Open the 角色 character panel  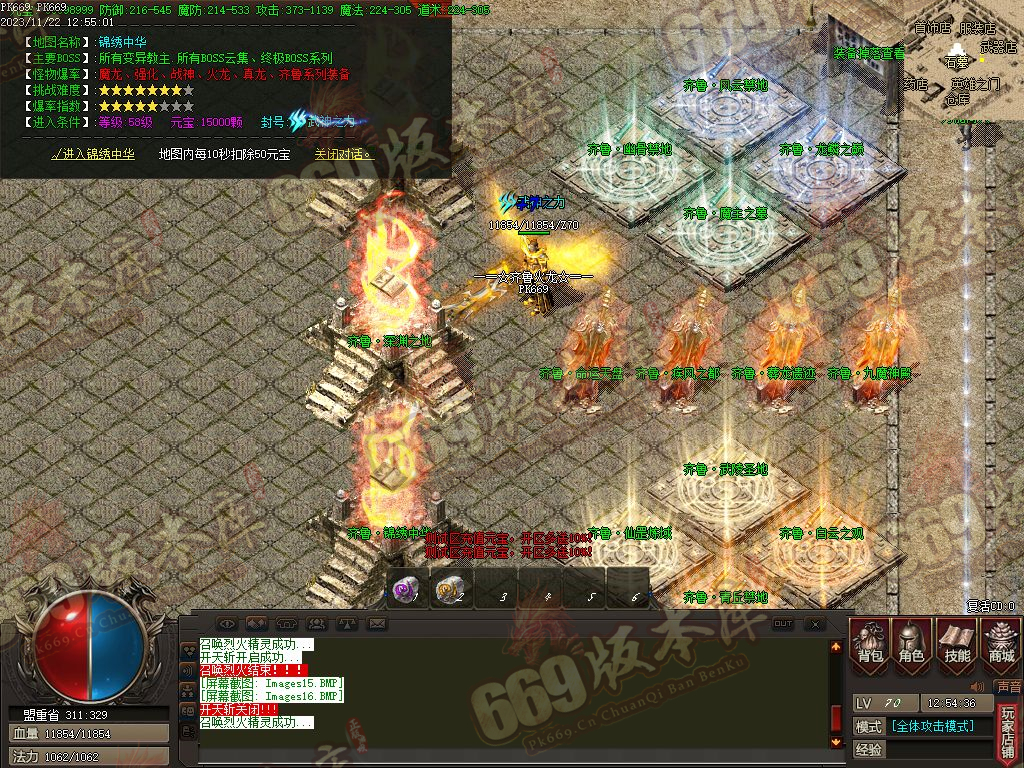912,643
